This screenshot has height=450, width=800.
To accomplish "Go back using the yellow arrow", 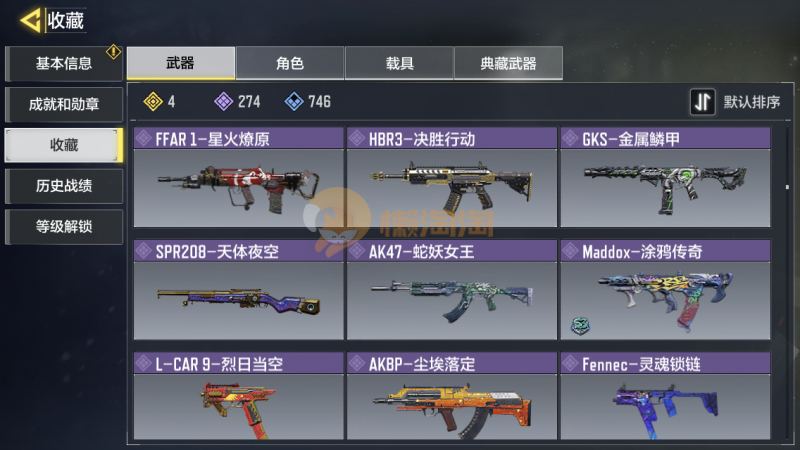I will click(32, 19).
